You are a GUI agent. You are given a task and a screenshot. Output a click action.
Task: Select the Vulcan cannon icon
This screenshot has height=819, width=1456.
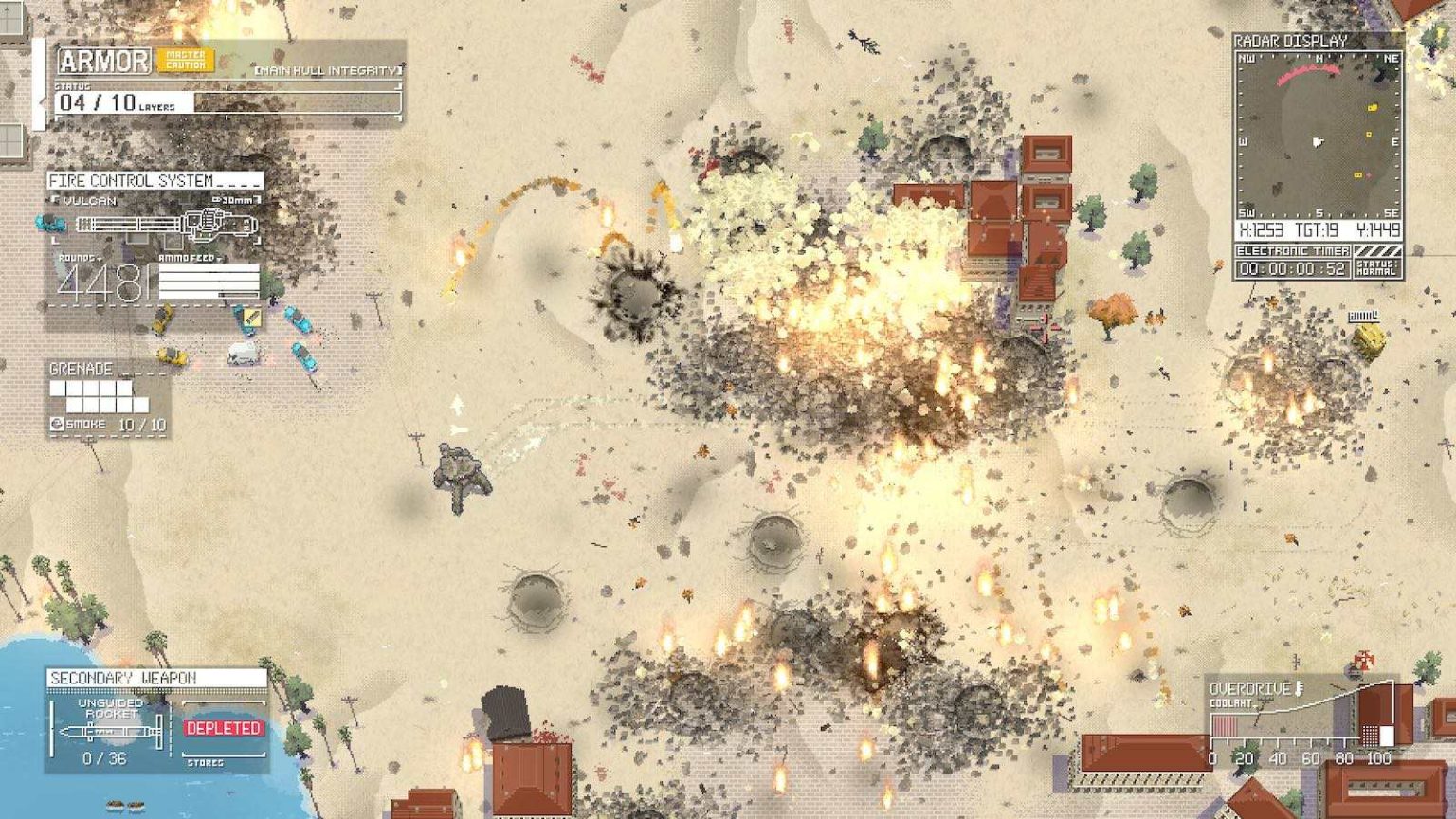[x=166, y=223]
